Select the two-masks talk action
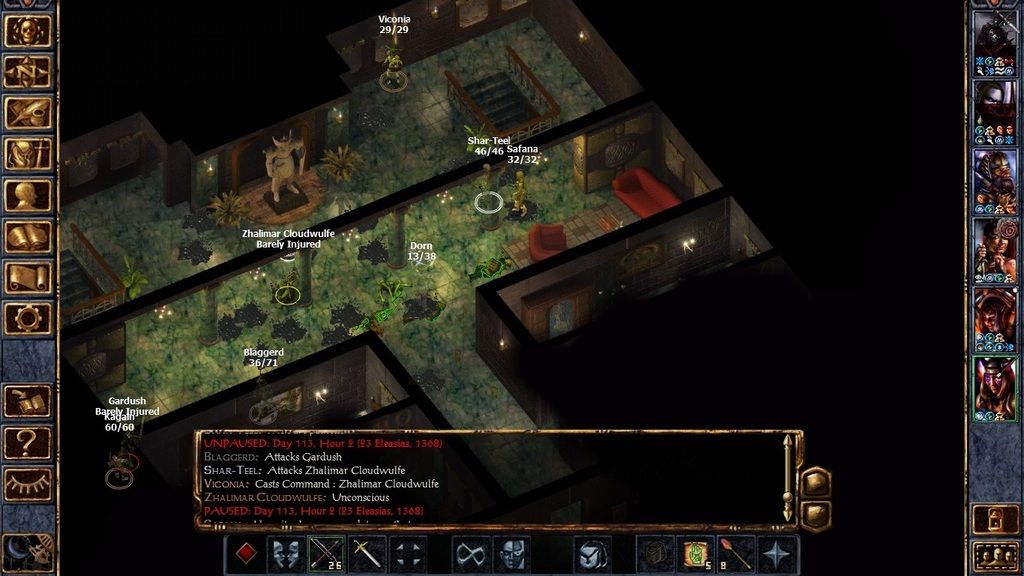The width and height of the screenshot is (1024, 576). point(285,554)
